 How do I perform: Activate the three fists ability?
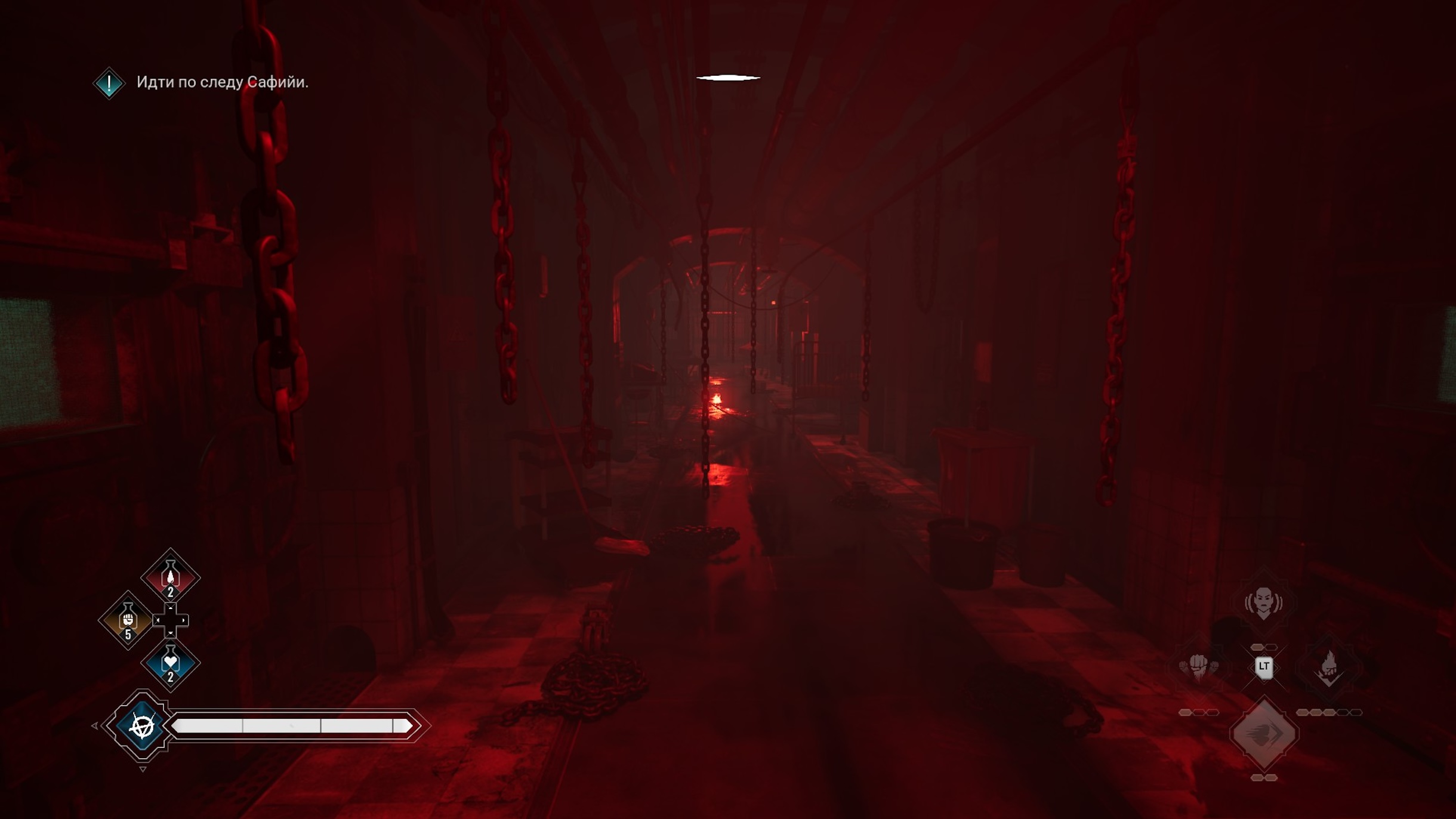pyautogui.click(x=1199, y=666)
